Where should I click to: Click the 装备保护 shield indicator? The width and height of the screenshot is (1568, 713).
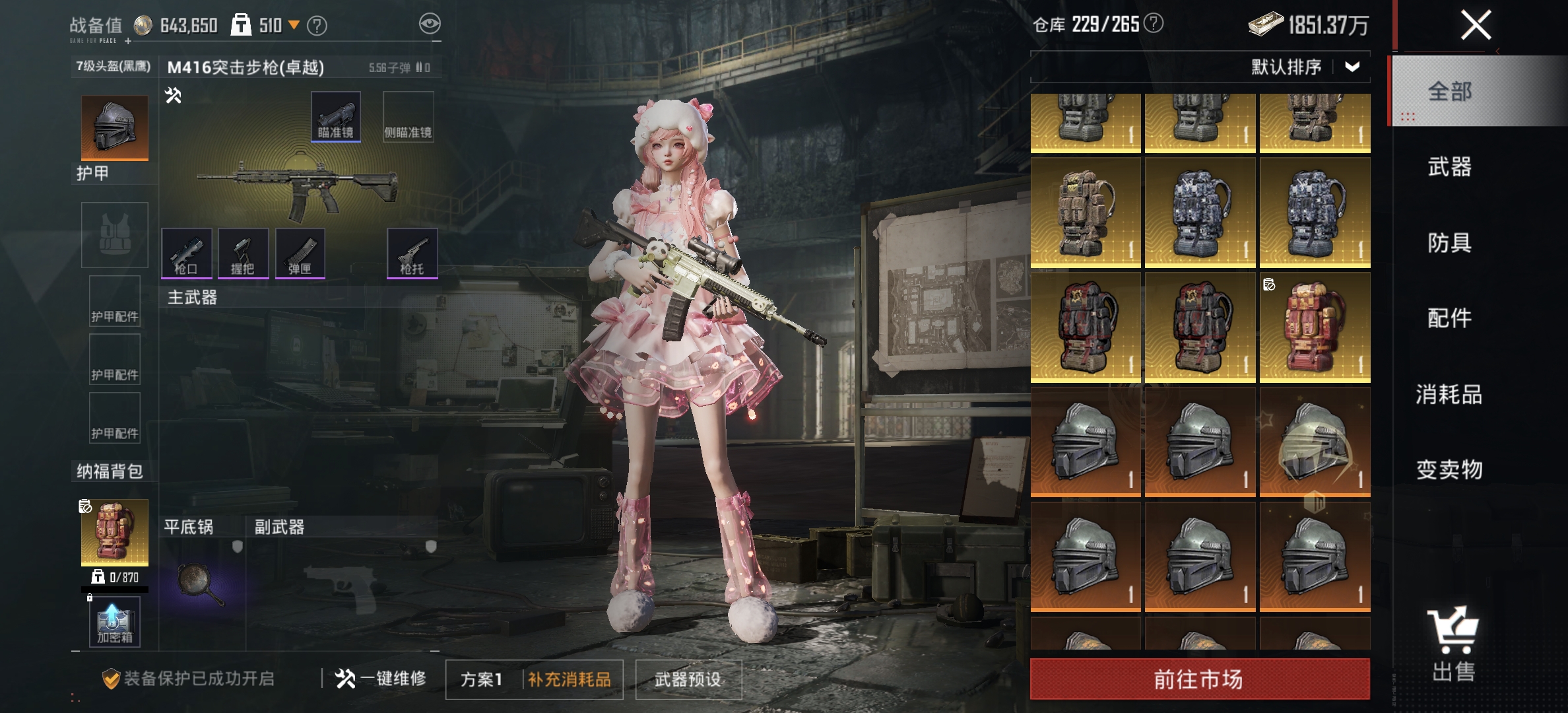click(113, 677)
